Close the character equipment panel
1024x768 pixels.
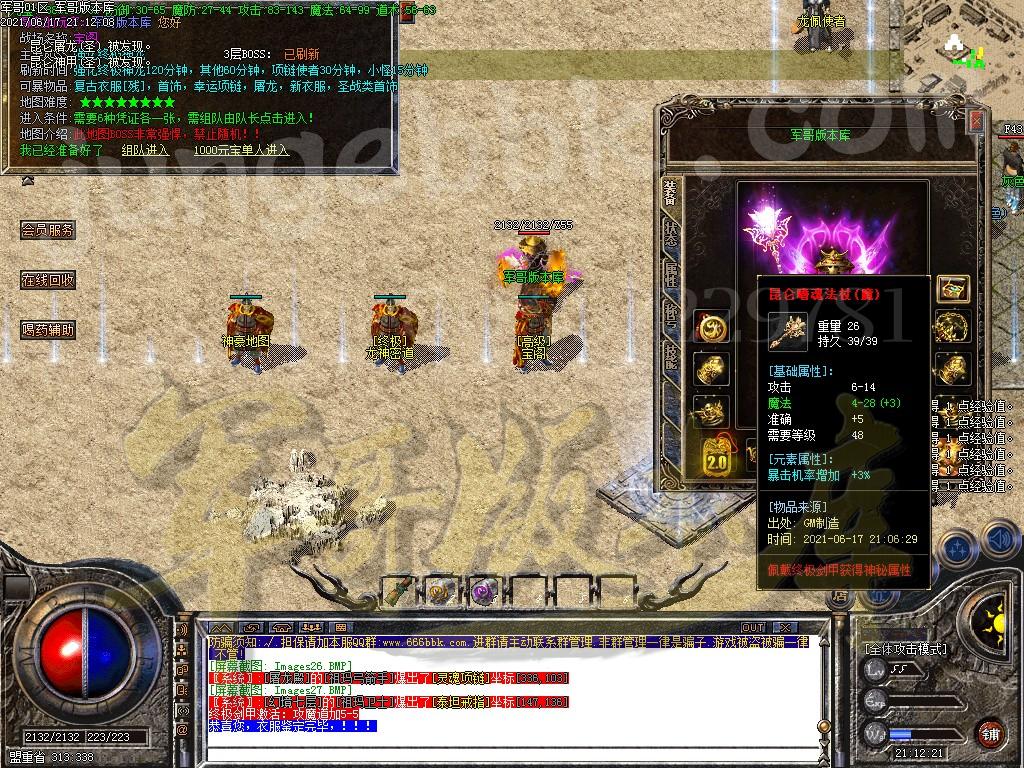point(975,121)
